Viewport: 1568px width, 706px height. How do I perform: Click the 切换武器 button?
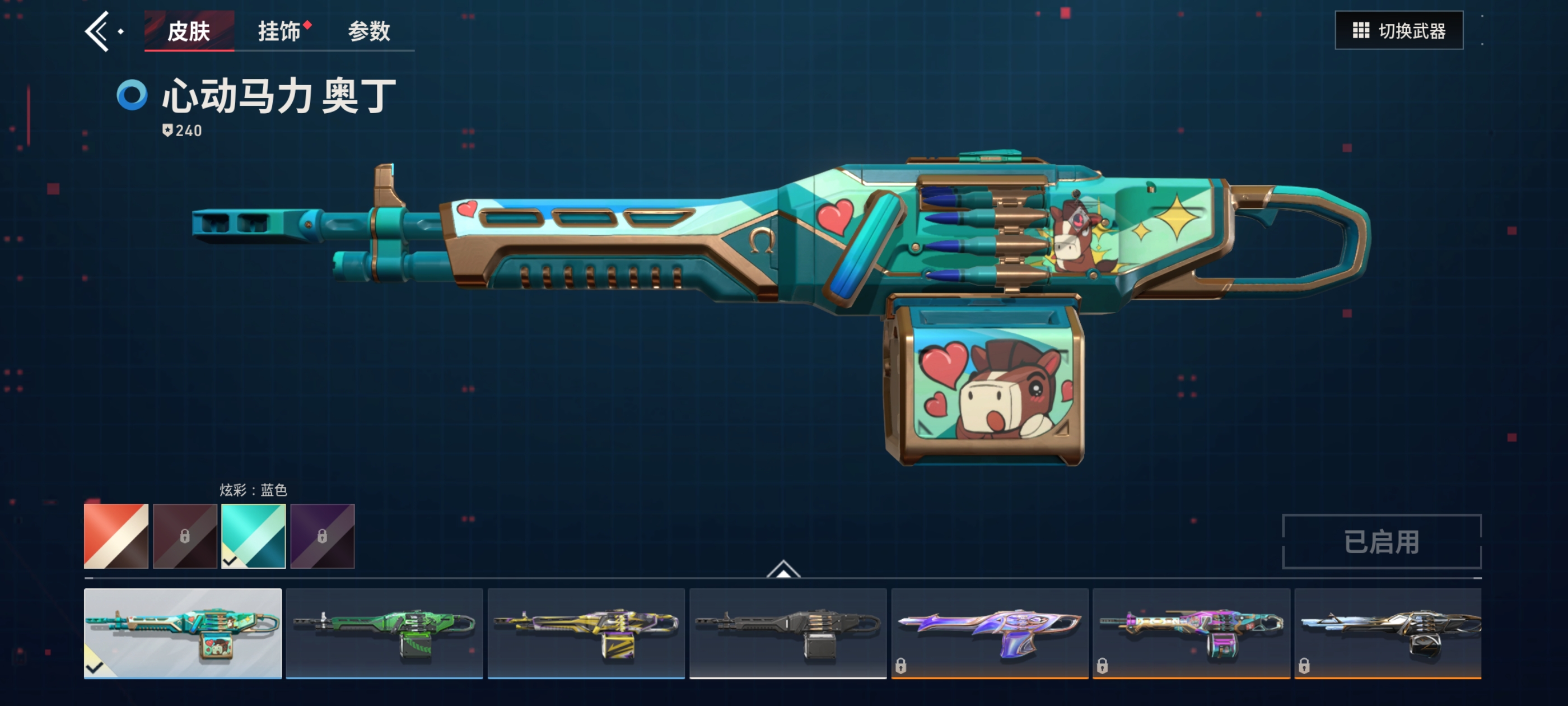tap(1398, 30)
